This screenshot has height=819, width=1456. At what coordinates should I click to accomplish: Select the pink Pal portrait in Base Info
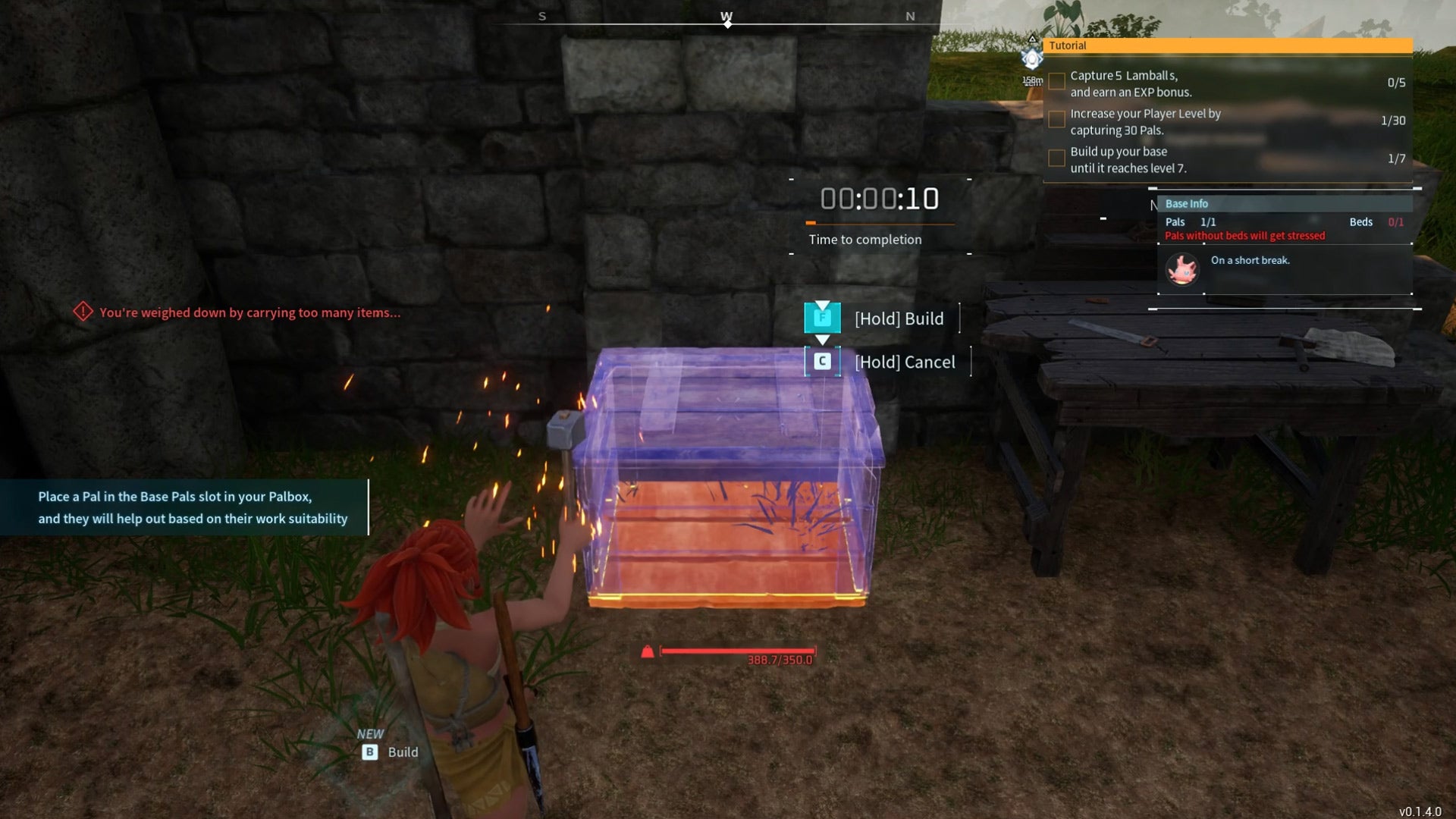coord(1182,269)
